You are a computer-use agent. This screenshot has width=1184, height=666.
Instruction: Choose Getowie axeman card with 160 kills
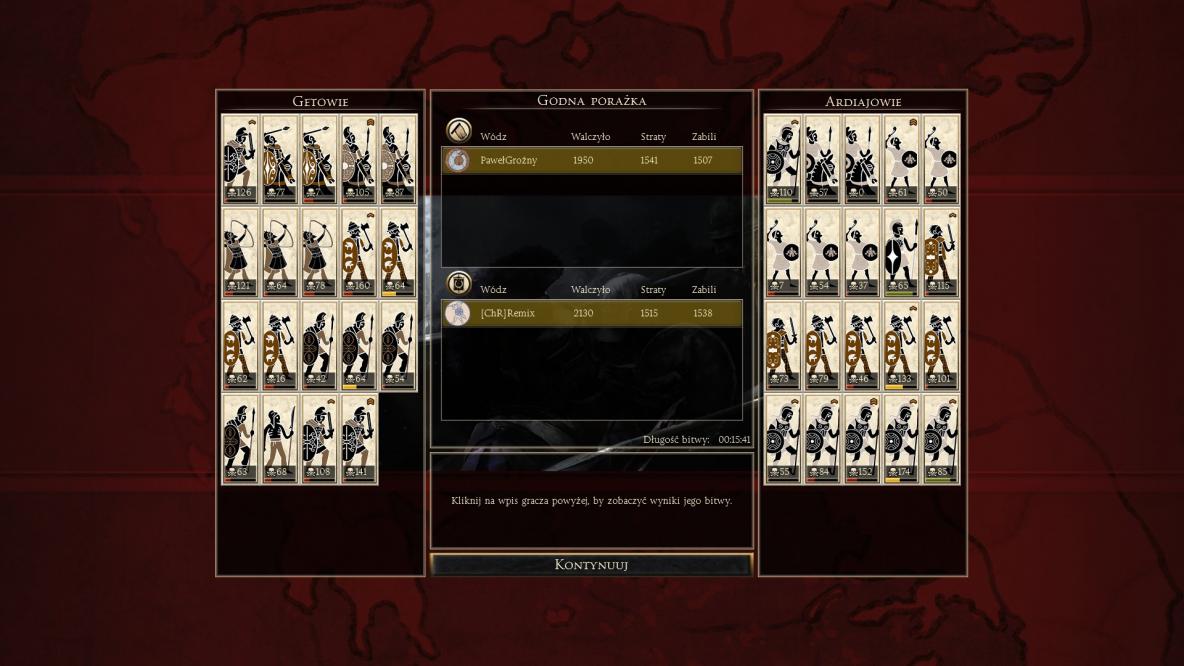[358, 252]
